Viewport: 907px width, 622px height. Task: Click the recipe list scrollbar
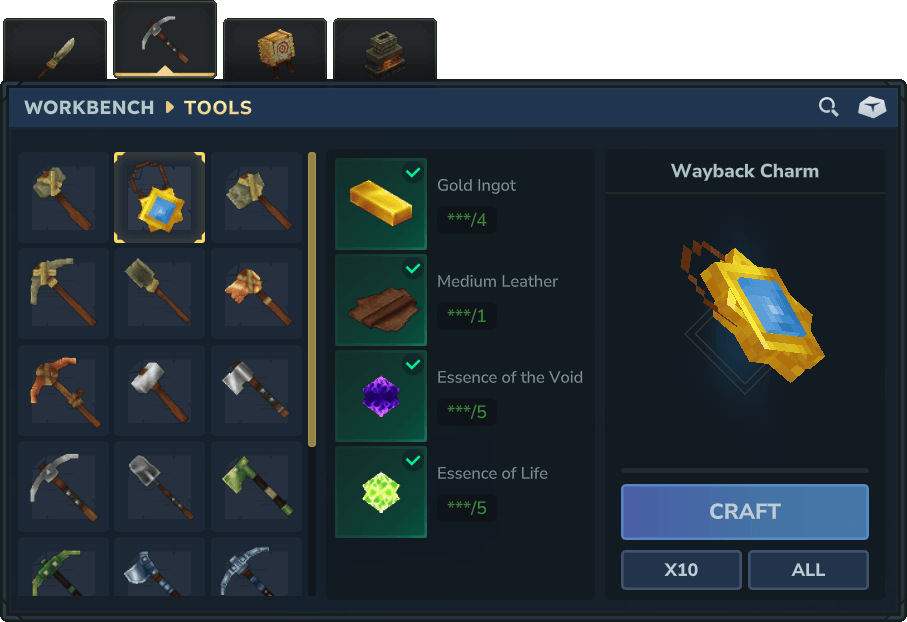tap(312, 300)
